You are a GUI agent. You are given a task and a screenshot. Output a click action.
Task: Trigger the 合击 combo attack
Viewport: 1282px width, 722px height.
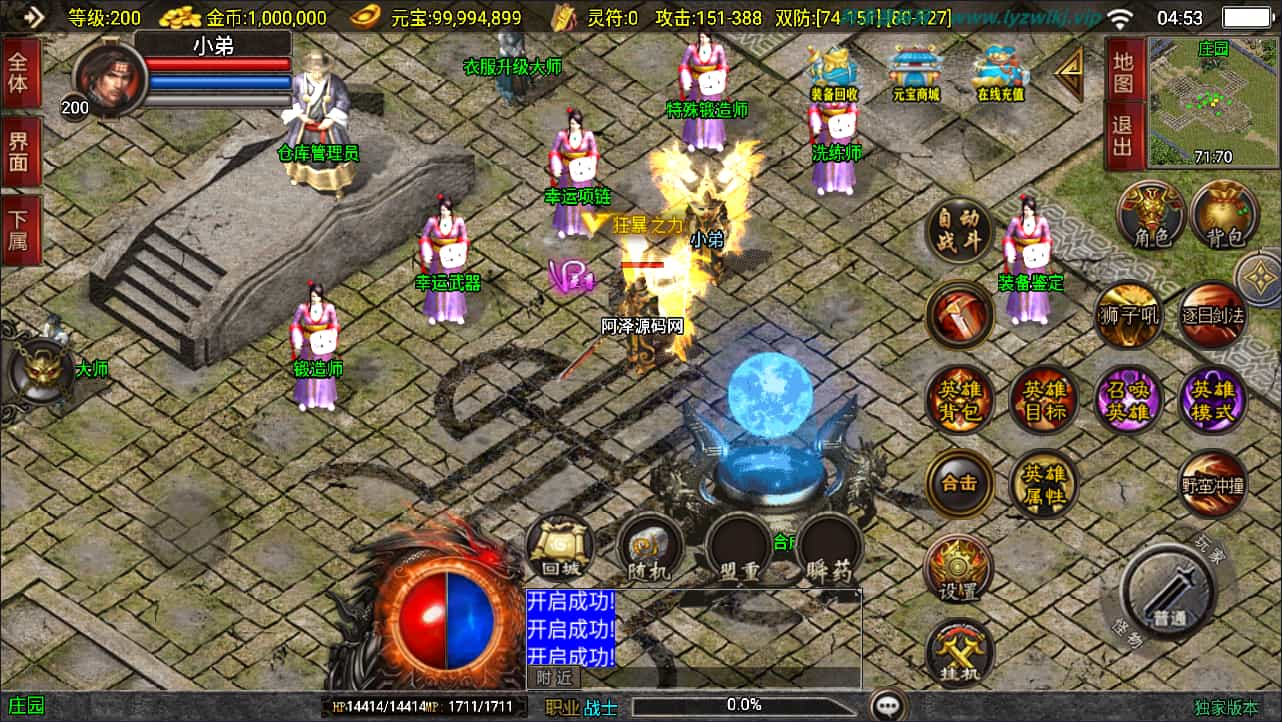tap(960, 483)
